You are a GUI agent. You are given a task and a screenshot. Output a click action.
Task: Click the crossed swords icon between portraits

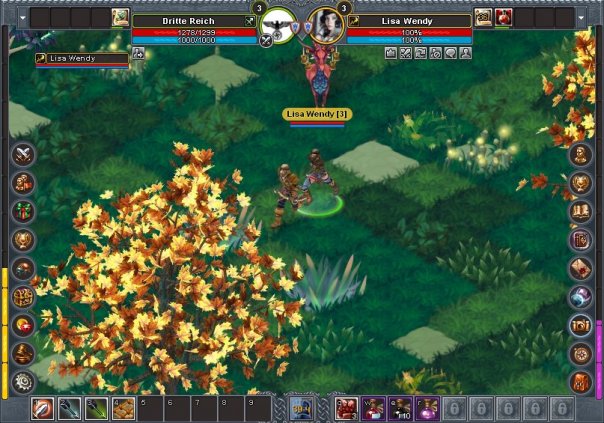click(x=266, y=41)
